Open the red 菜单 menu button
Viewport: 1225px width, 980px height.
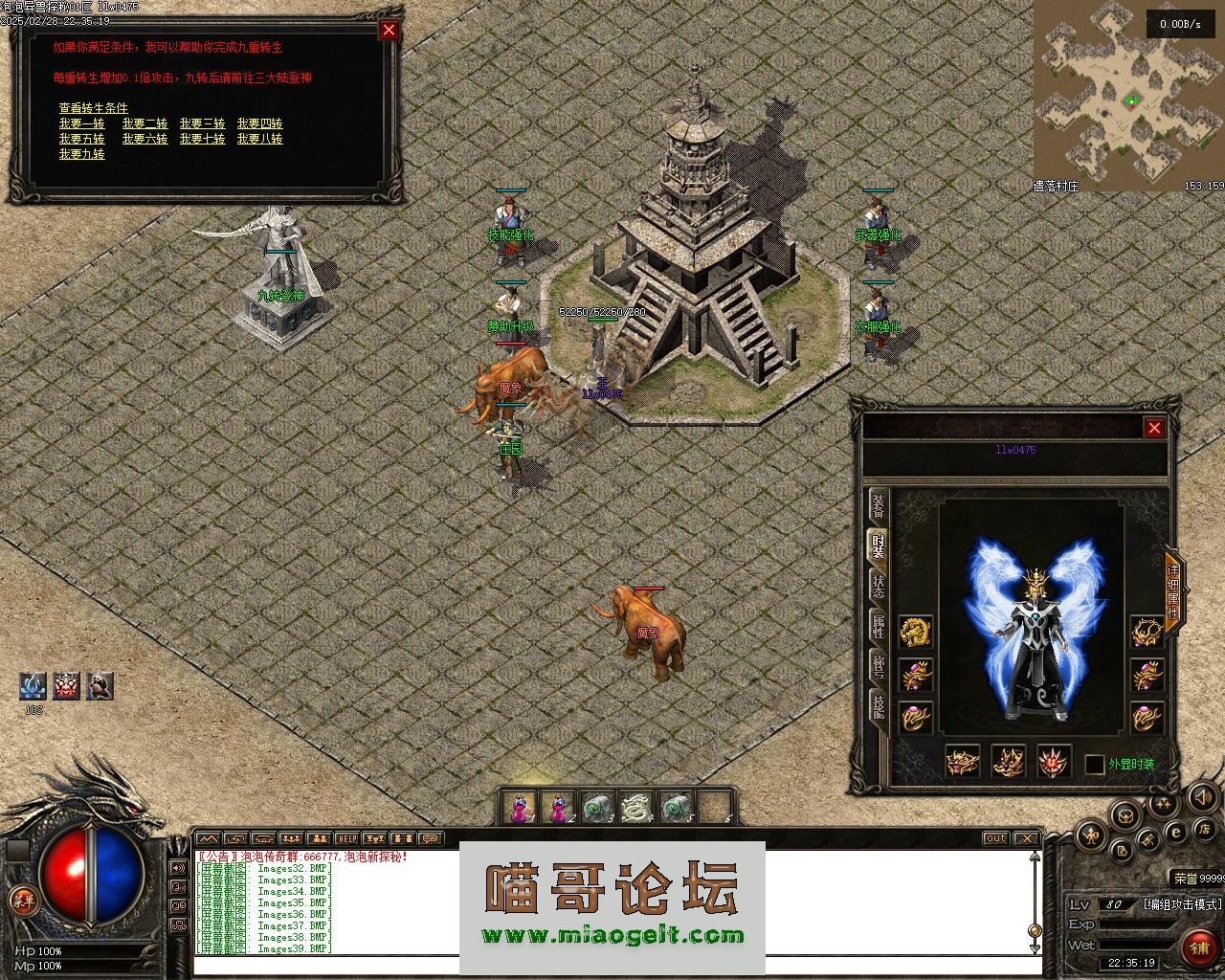(21, 899)
